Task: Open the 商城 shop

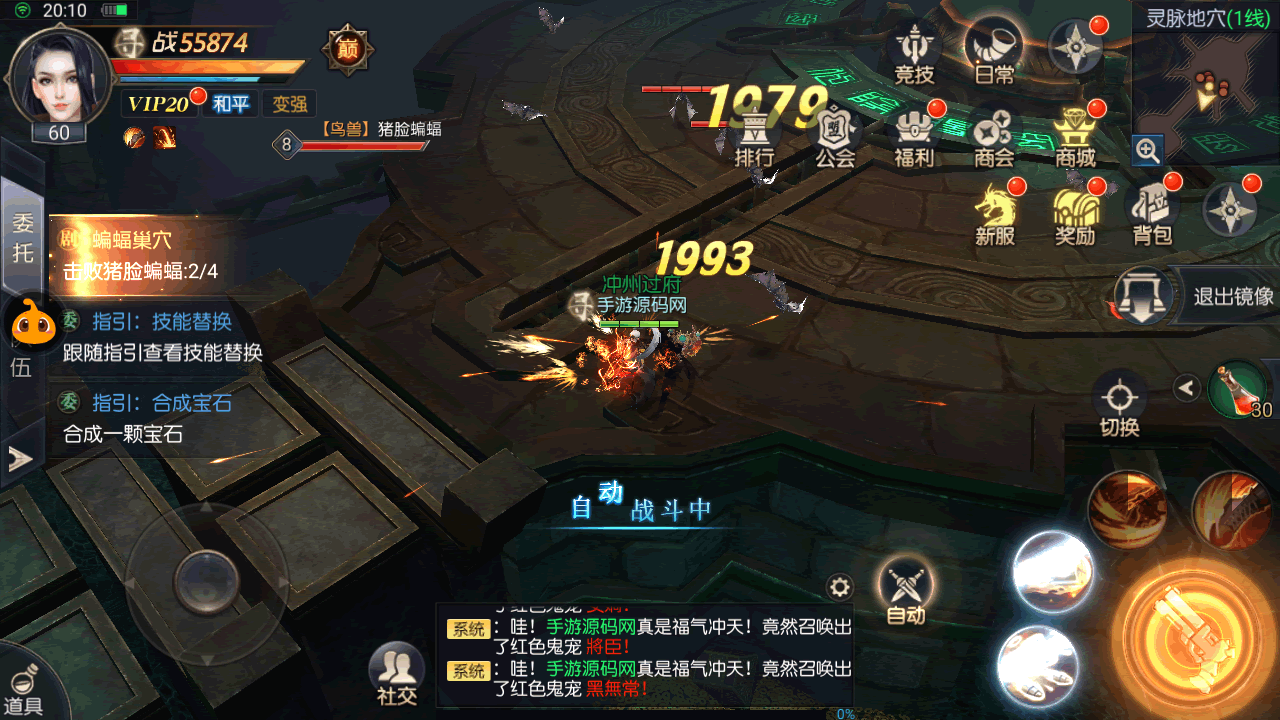Action: click(1075, 136)
